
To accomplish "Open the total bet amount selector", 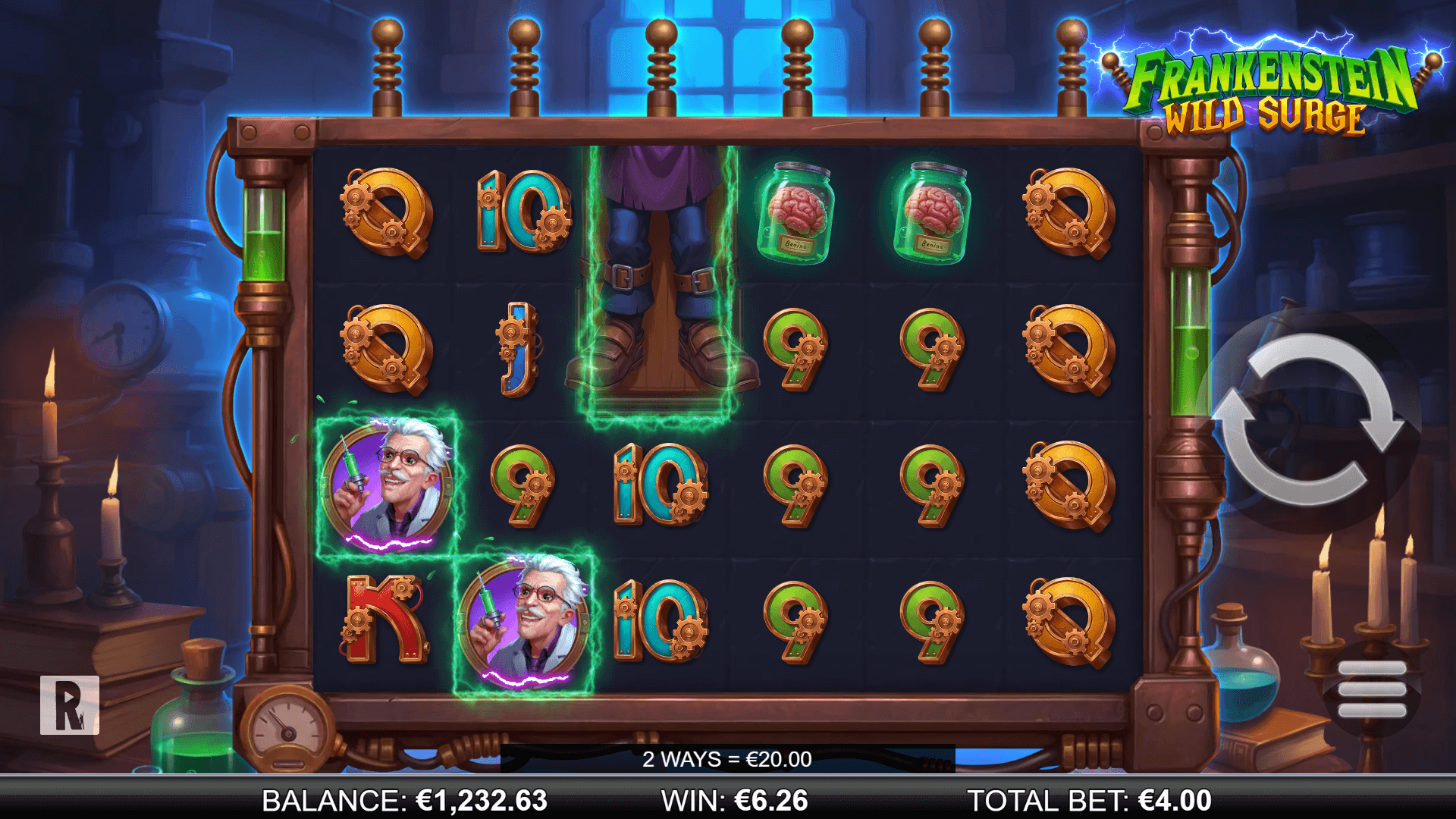I will [x=1089, y=801].
